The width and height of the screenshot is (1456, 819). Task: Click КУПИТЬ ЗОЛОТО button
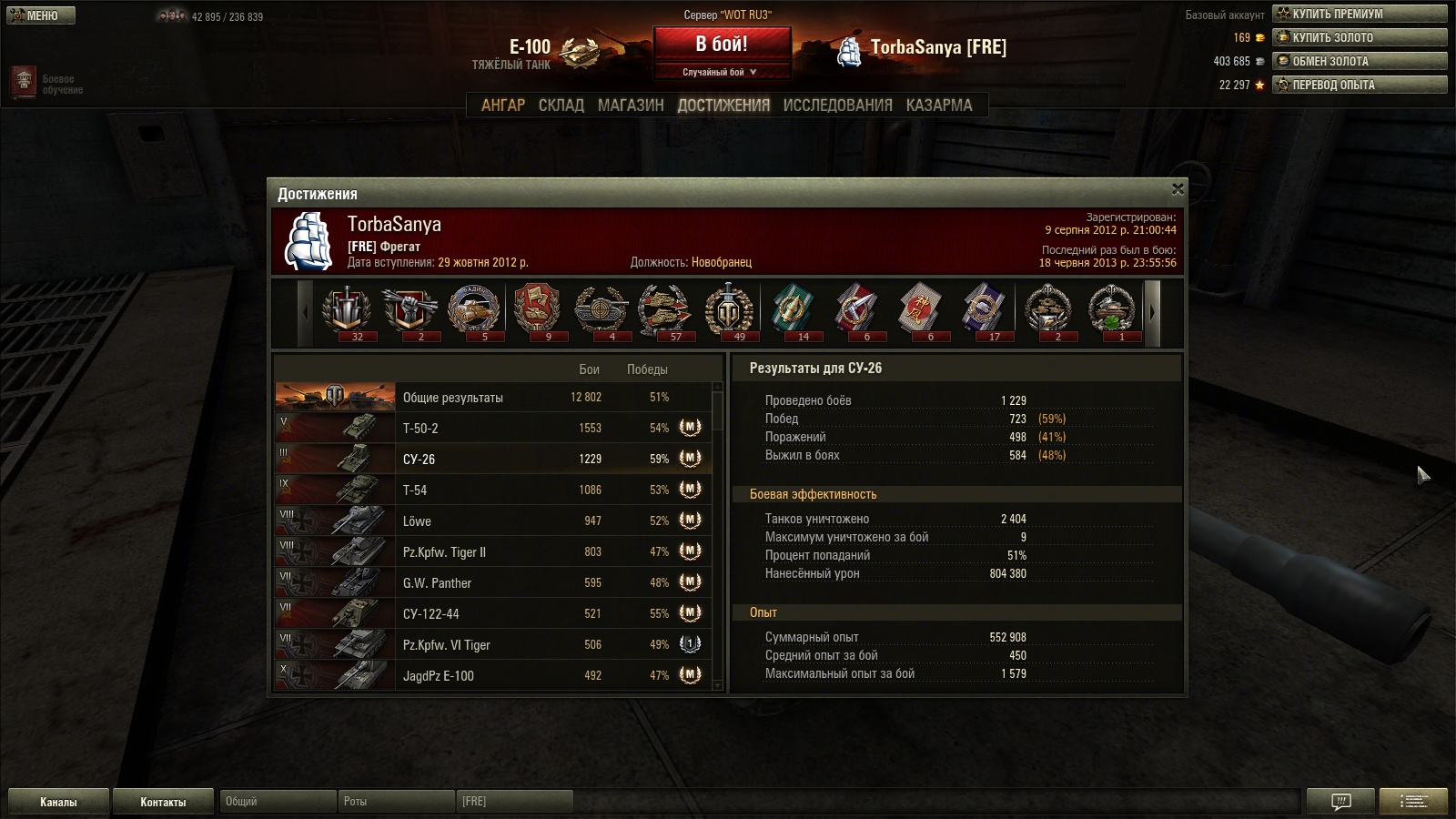1360,37
